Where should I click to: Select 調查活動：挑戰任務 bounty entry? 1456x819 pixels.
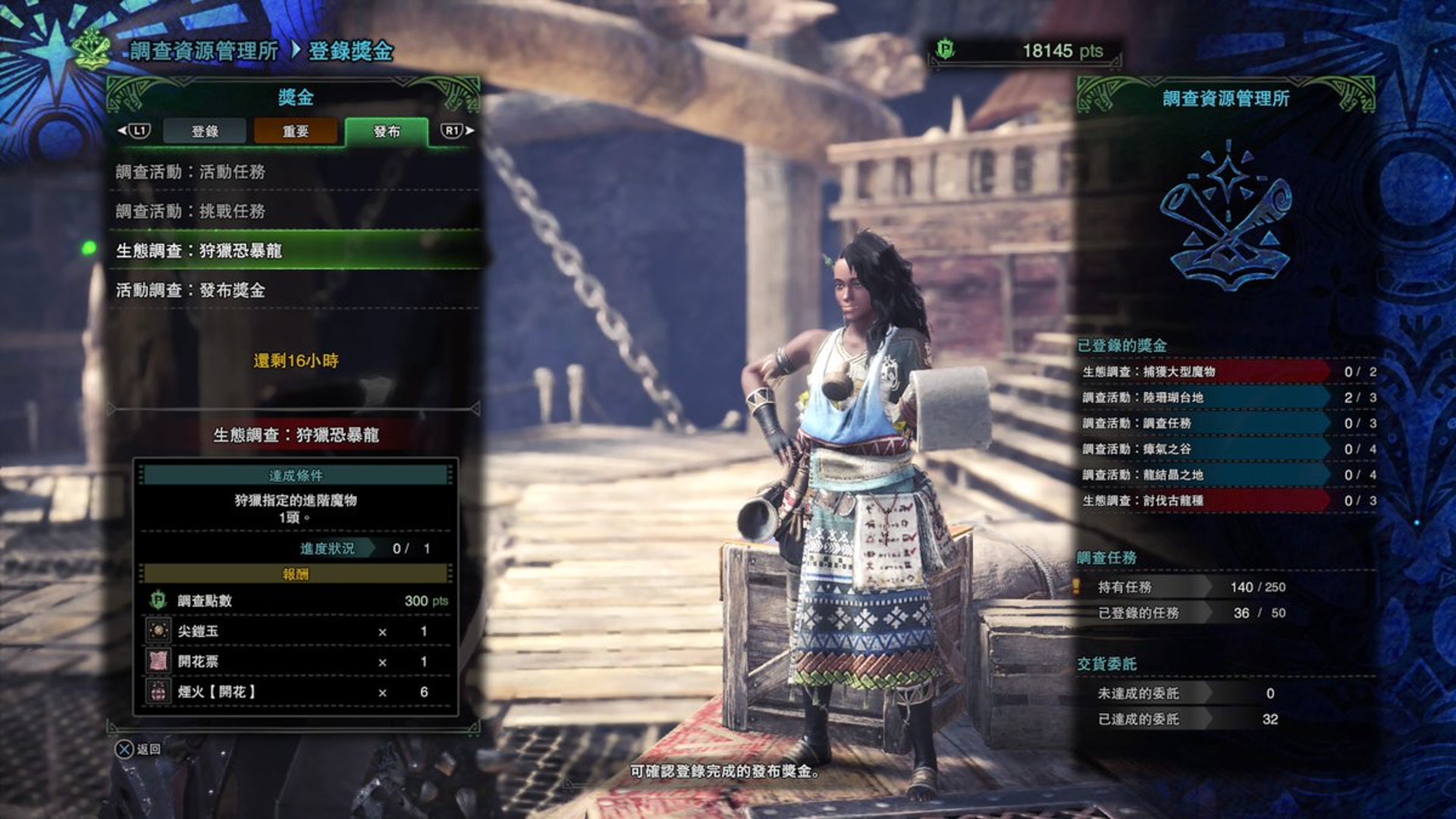pyautogui.click(x=294, y=212)
